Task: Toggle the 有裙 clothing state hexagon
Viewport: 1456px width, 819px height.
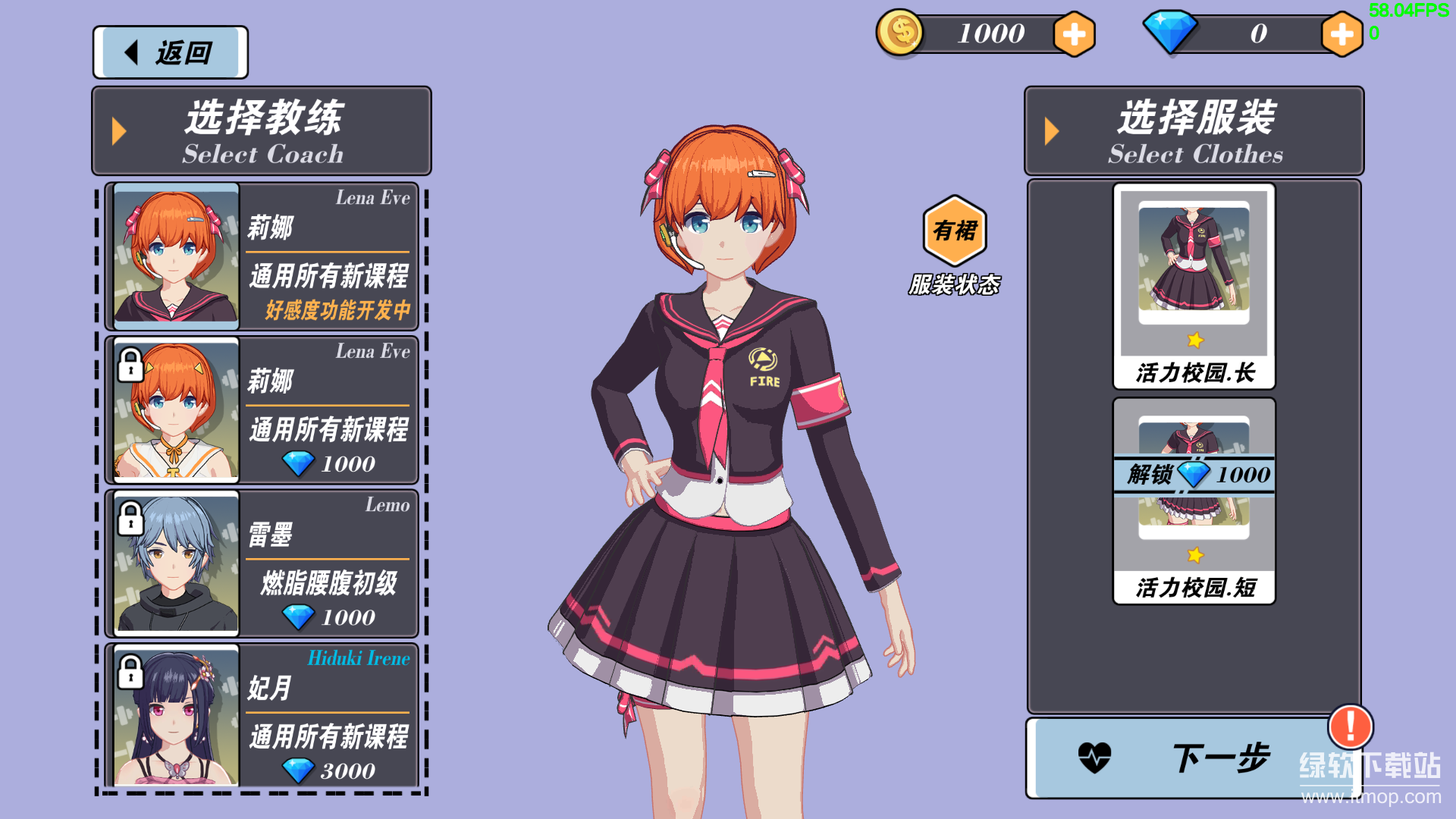Action: tap(955, 231)
